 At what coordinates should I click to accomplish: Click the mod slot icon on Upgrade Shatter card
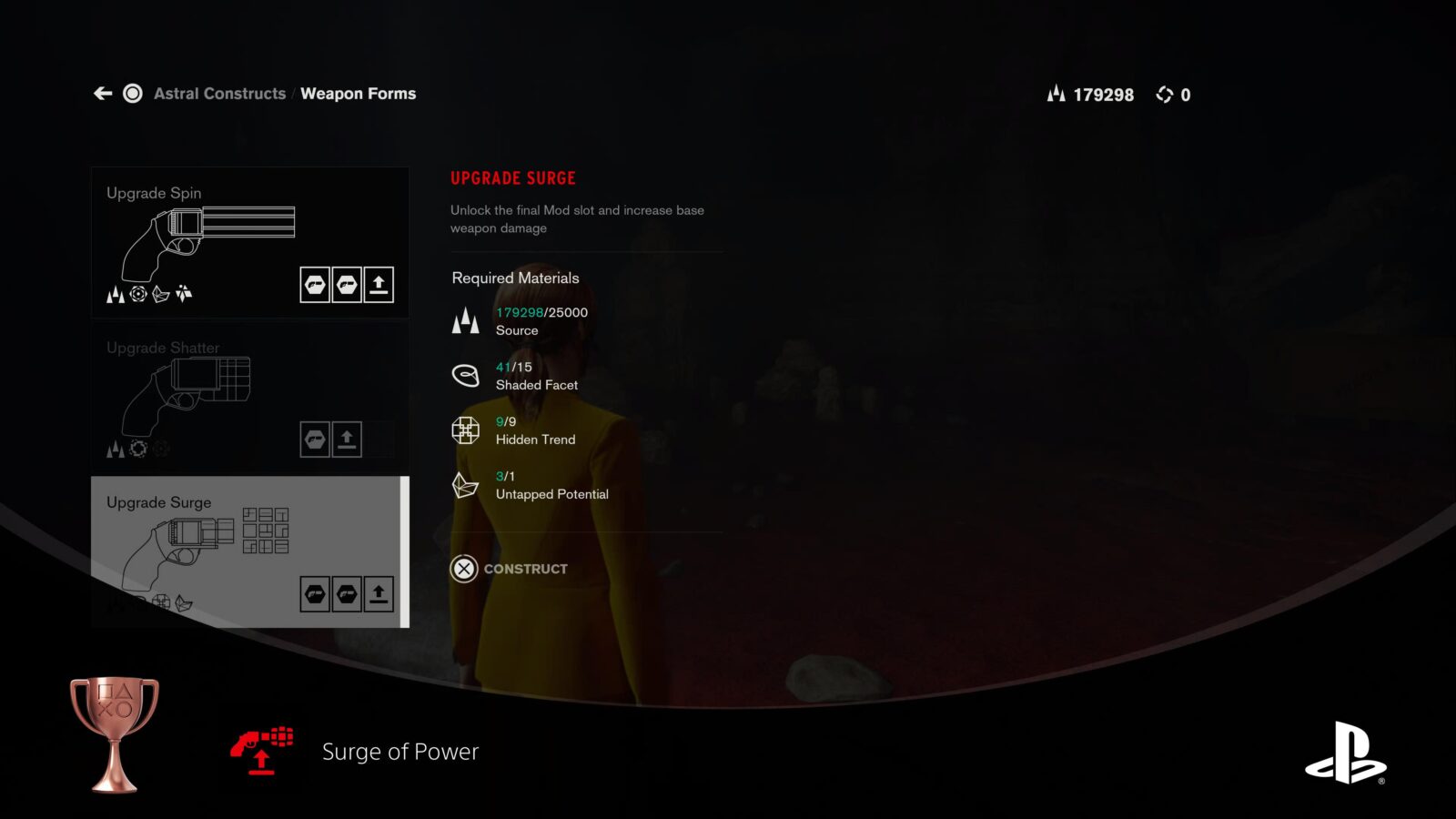(317, 438)
